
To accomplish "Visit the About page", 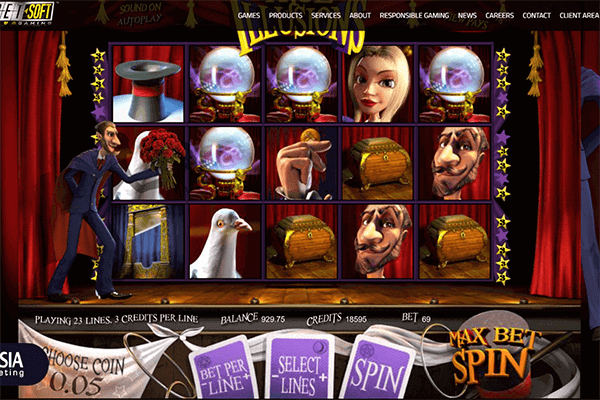I will (x=362, y=16).
